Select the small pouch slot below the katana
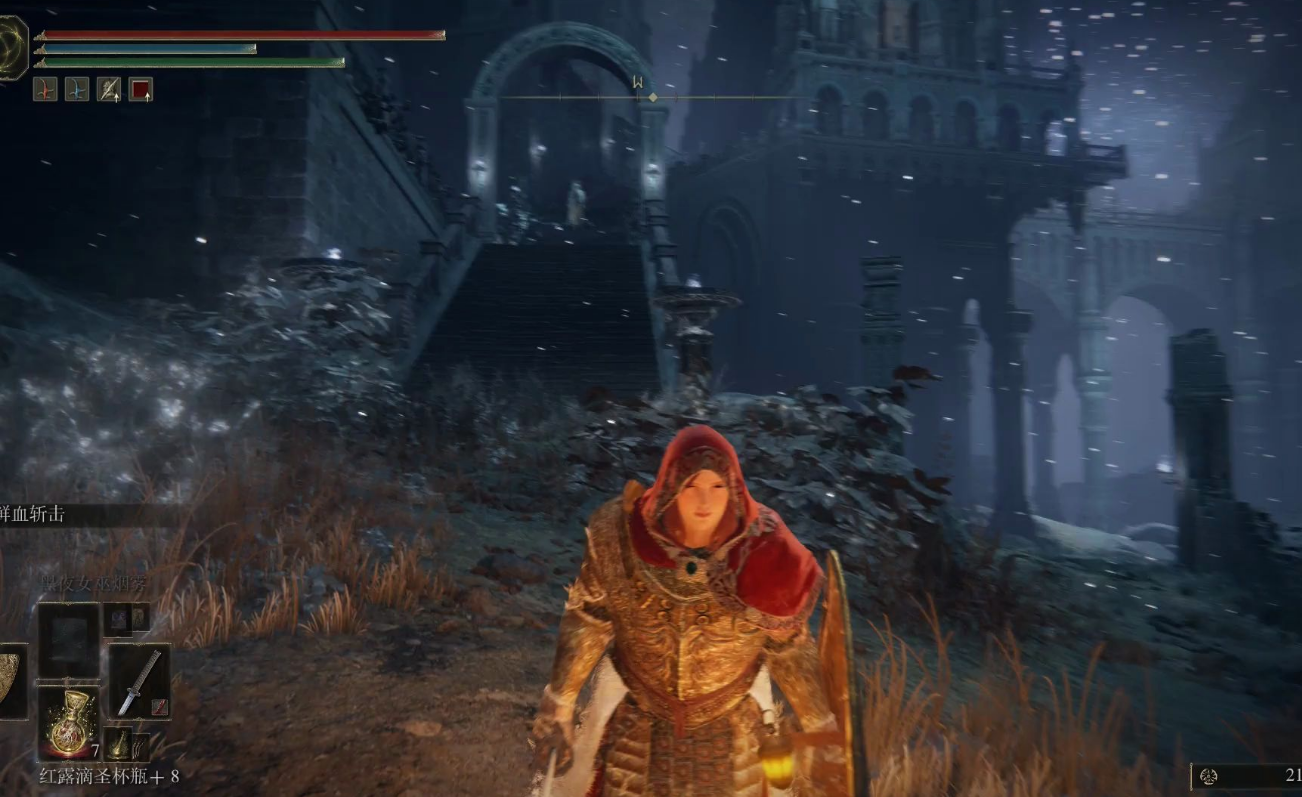1302x797 pixels. [120, 743]
